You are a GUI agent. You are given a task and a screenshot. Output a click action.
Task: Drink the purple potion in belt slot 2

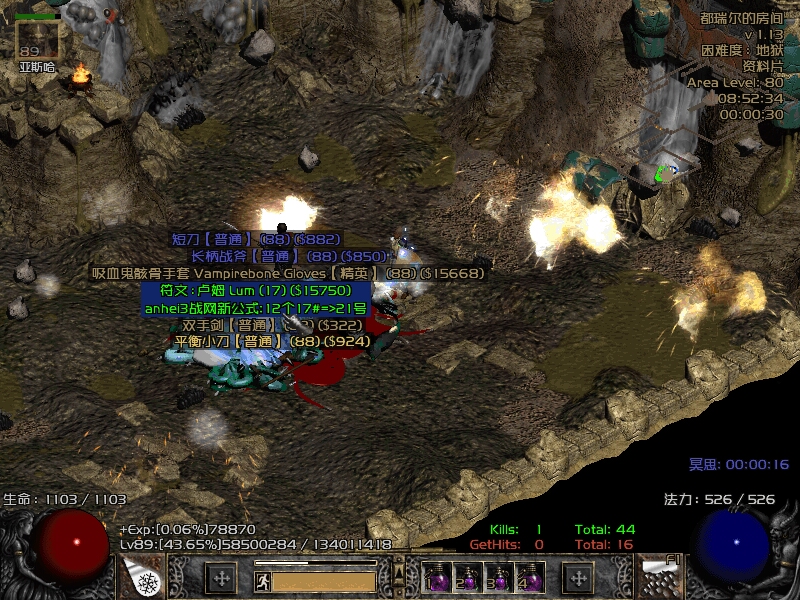(468, 578)
